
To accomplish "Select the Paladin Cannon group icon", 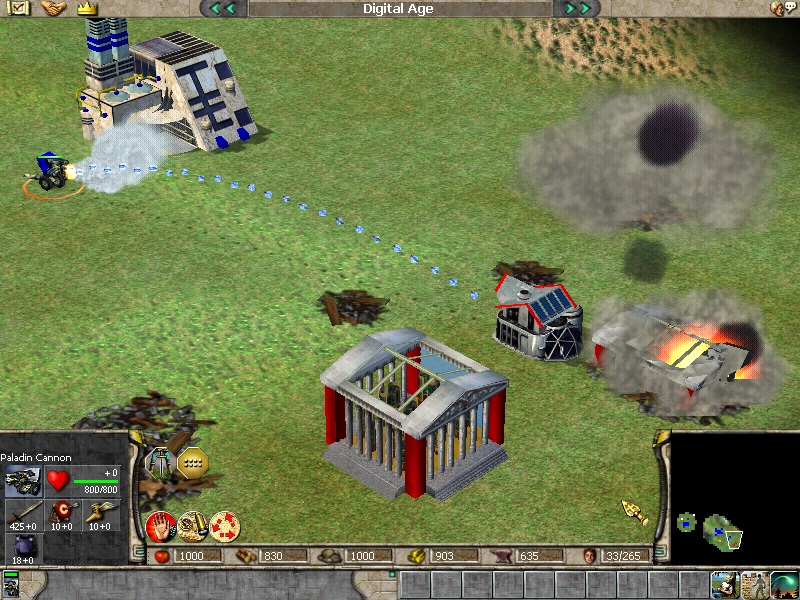I will pyautogui.click(x=11, y=584).
